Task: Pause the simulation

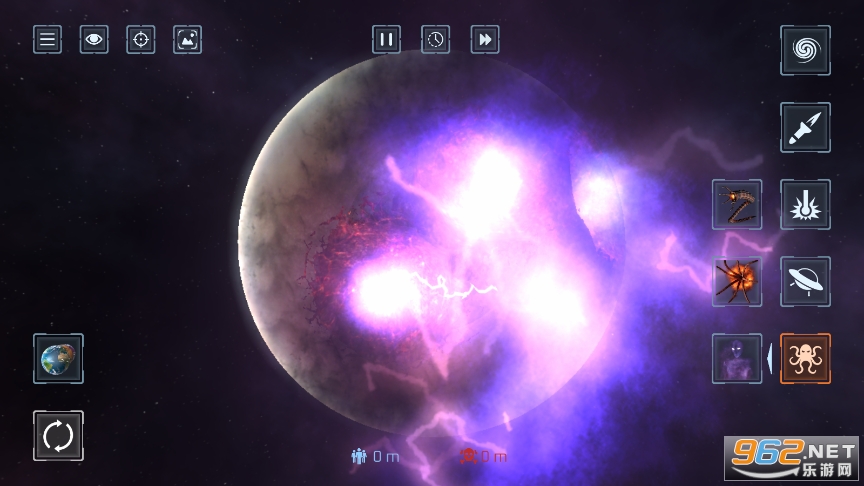Action: 386,40
